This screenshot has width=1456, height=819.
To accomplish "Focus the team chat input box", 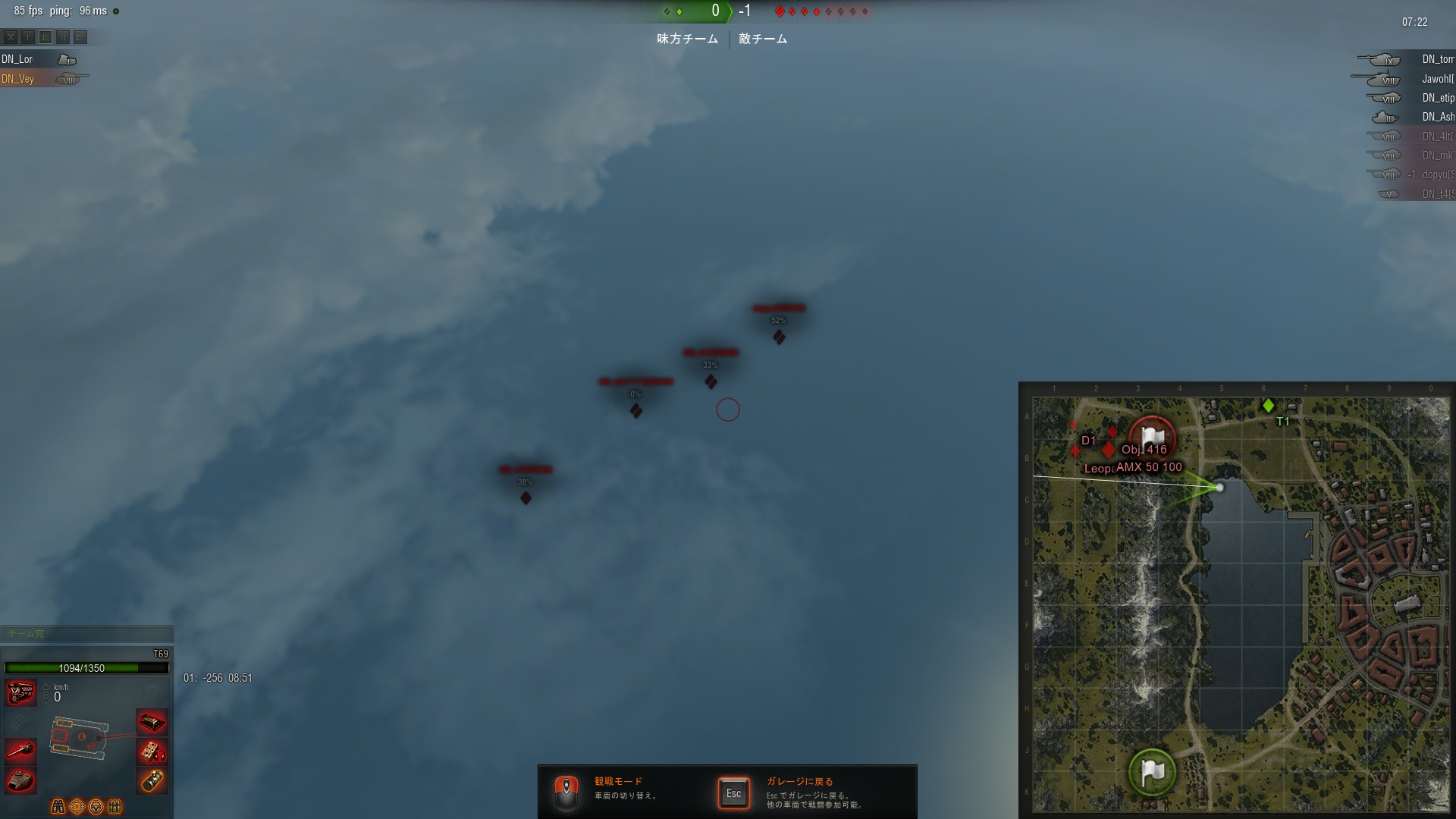I will [x=87, y=633].
